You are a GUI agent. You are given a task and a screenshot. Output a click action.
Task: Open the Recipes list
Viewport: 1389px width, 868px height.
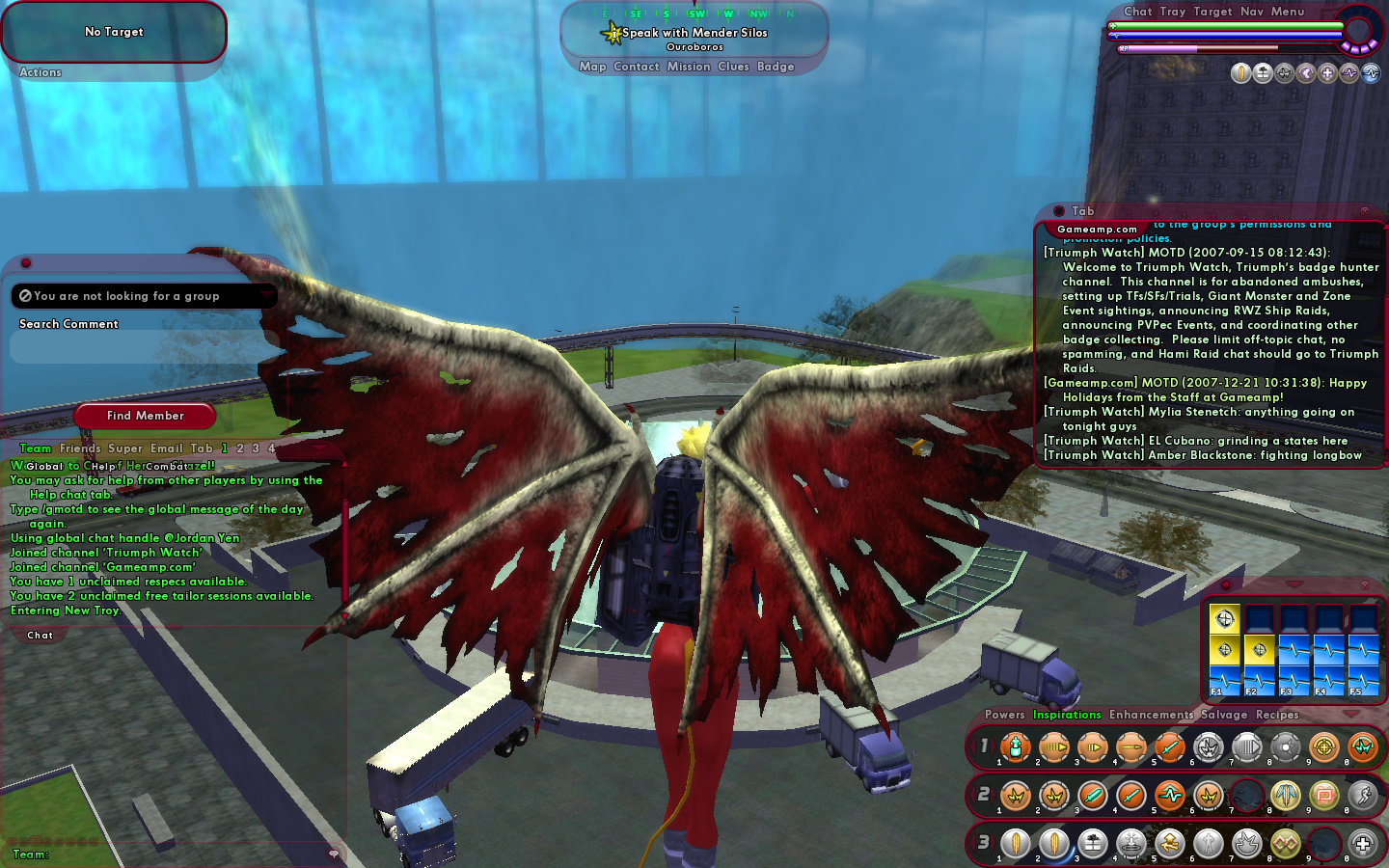pyautogui.click(x=1277, y=715)
